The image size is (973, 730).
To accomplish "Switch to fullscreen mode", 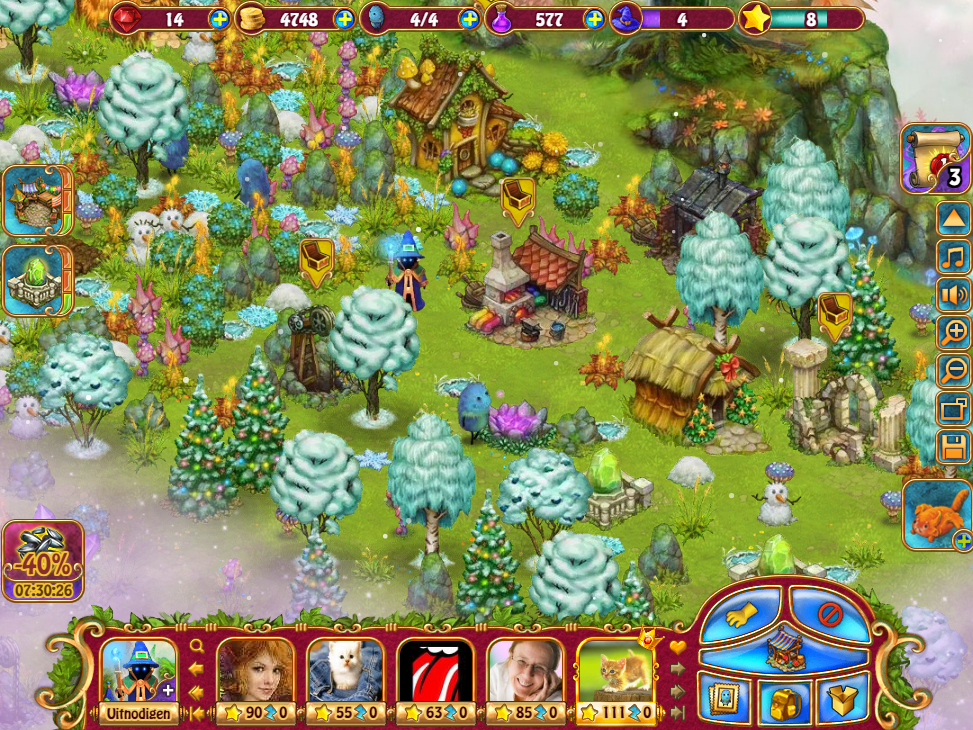I will click(x=954, y=408).
